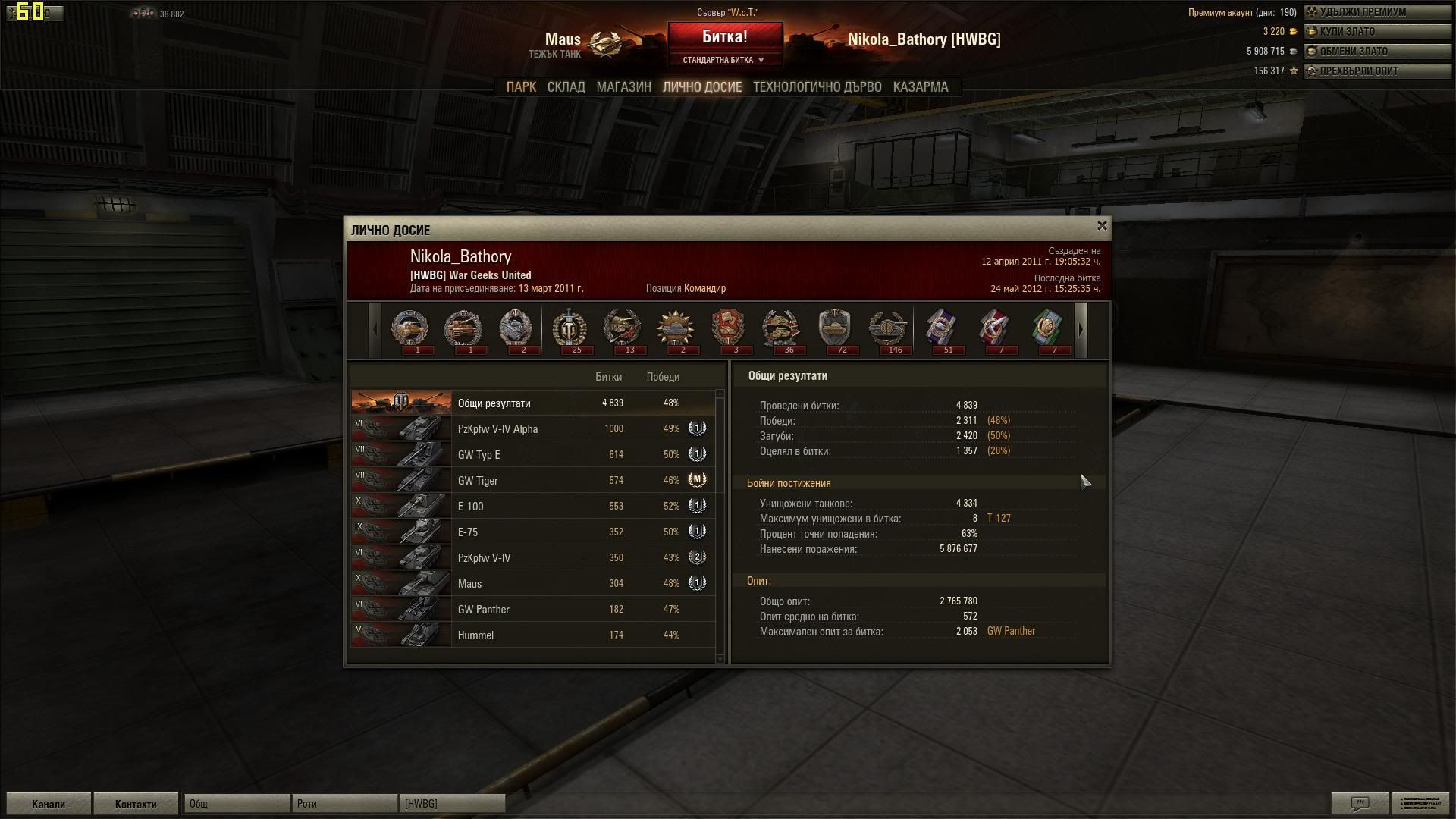Switch to the Казарма tab
This screenshot has width=1456, height=819.
pos(920,87)
